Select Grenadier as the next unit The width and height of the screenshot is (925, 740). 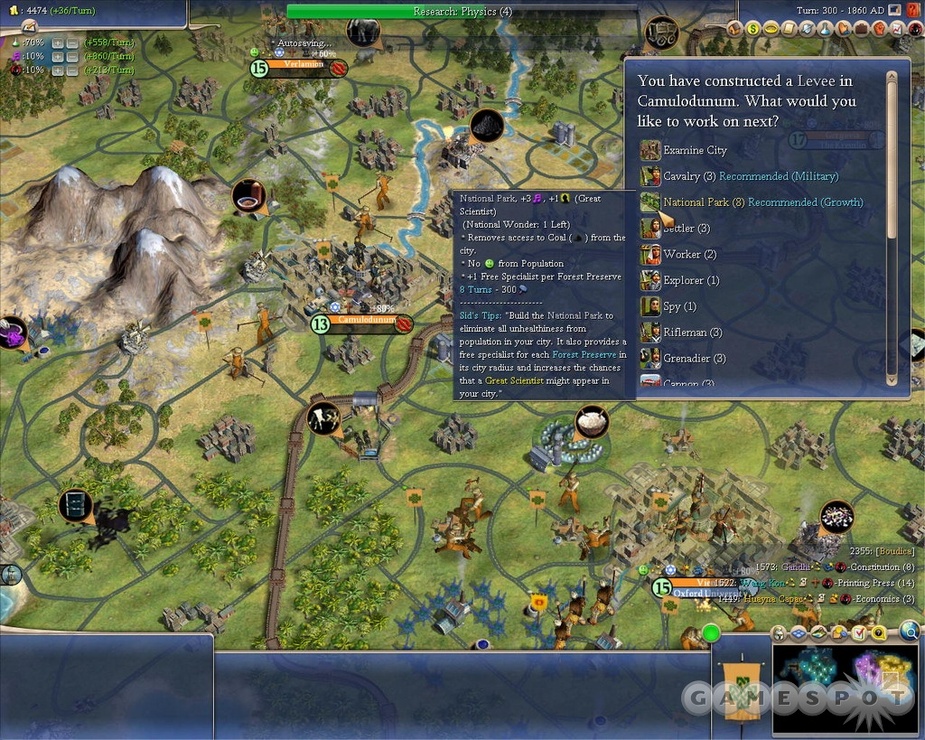[x=694, y=358]
